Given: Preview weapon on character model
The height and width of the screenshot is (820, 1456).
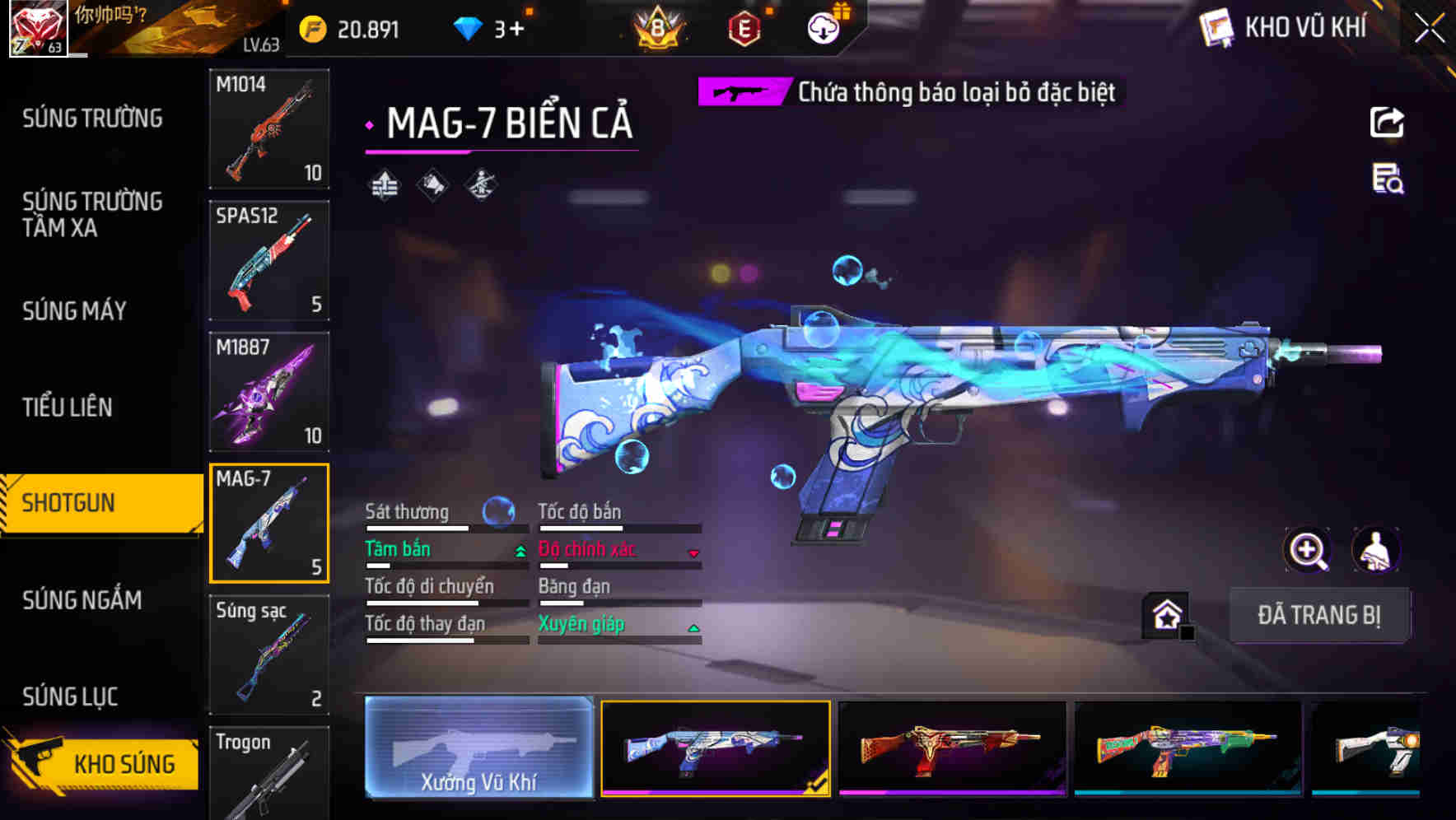Looking at the screenshot, I should pyautogui.click(x=1375, y=550).
